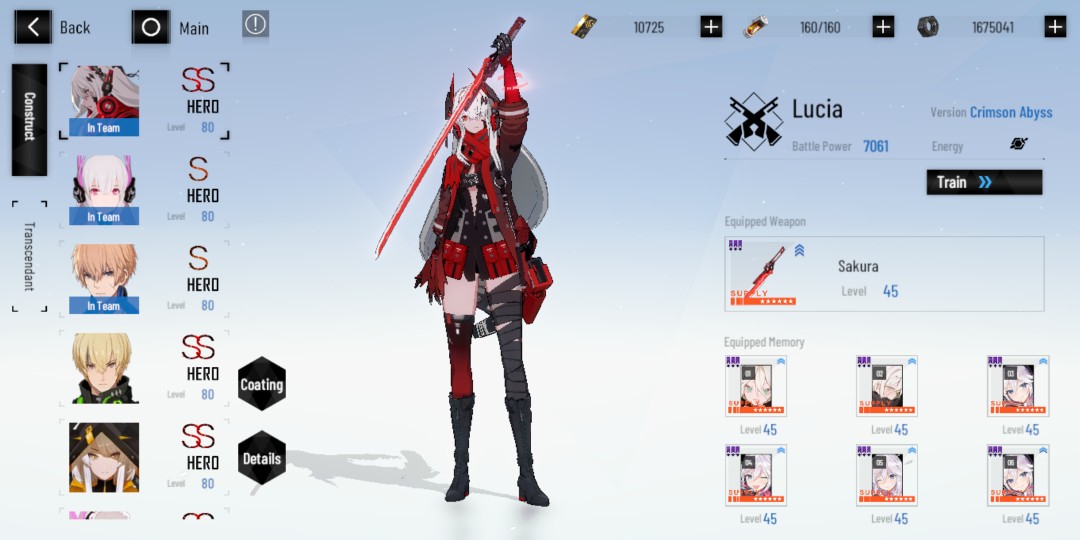Open the equipped Sakura weapon
Screen dimensions: 1080x540
[x=885, y=274]
